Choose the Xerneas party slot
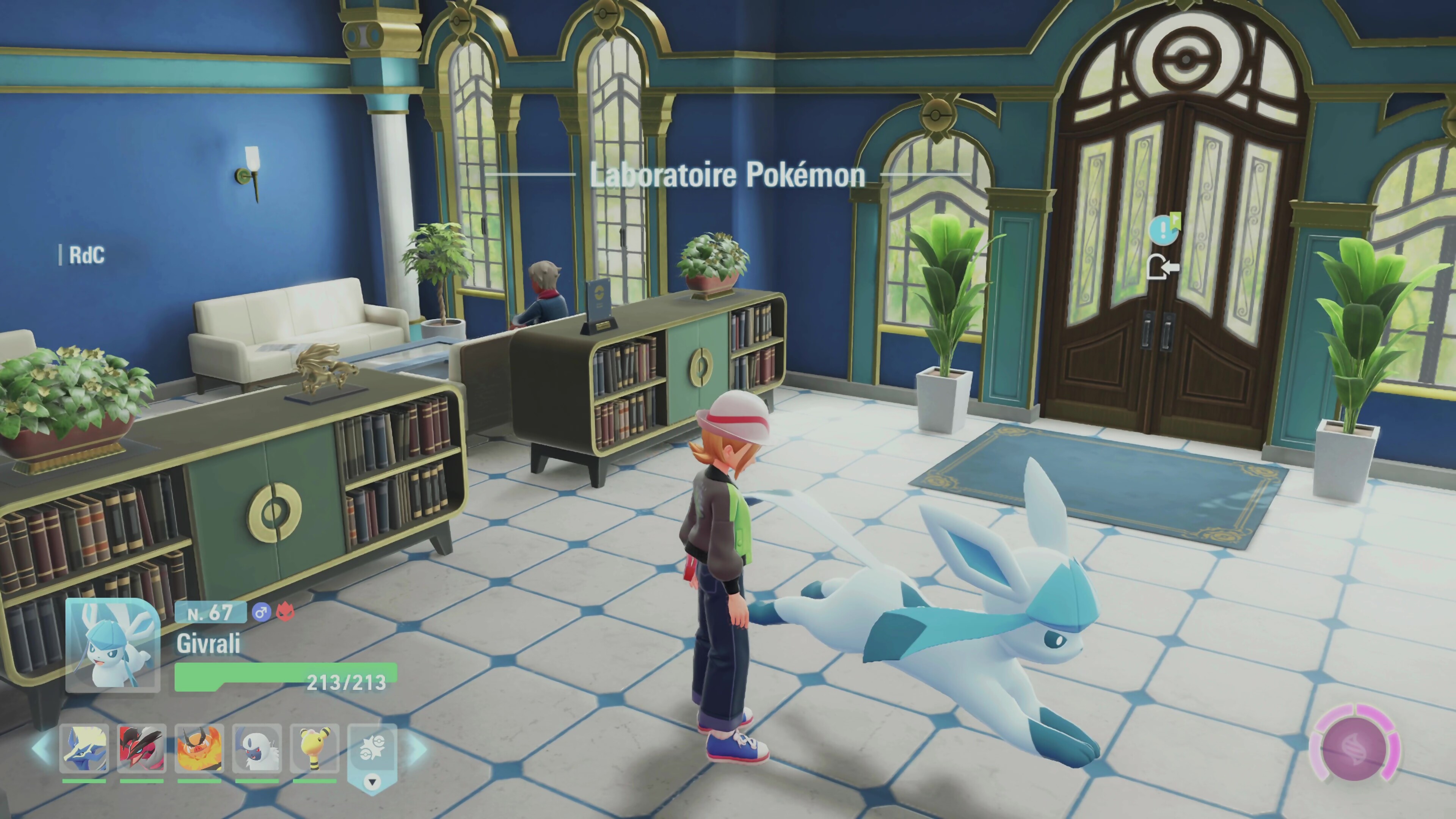Screen dimensions: 1456x819 tap(84, 748)
